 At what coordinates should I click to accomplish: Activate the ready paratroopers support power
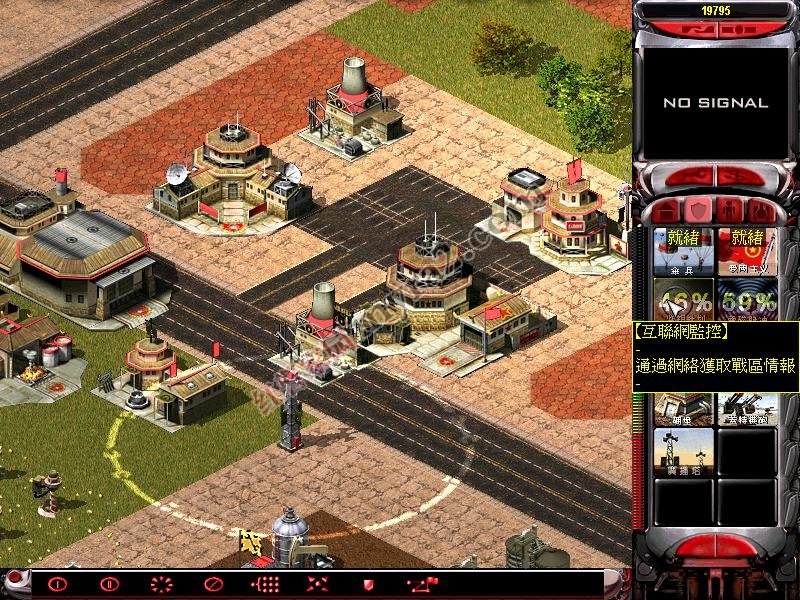click(683, 252)
